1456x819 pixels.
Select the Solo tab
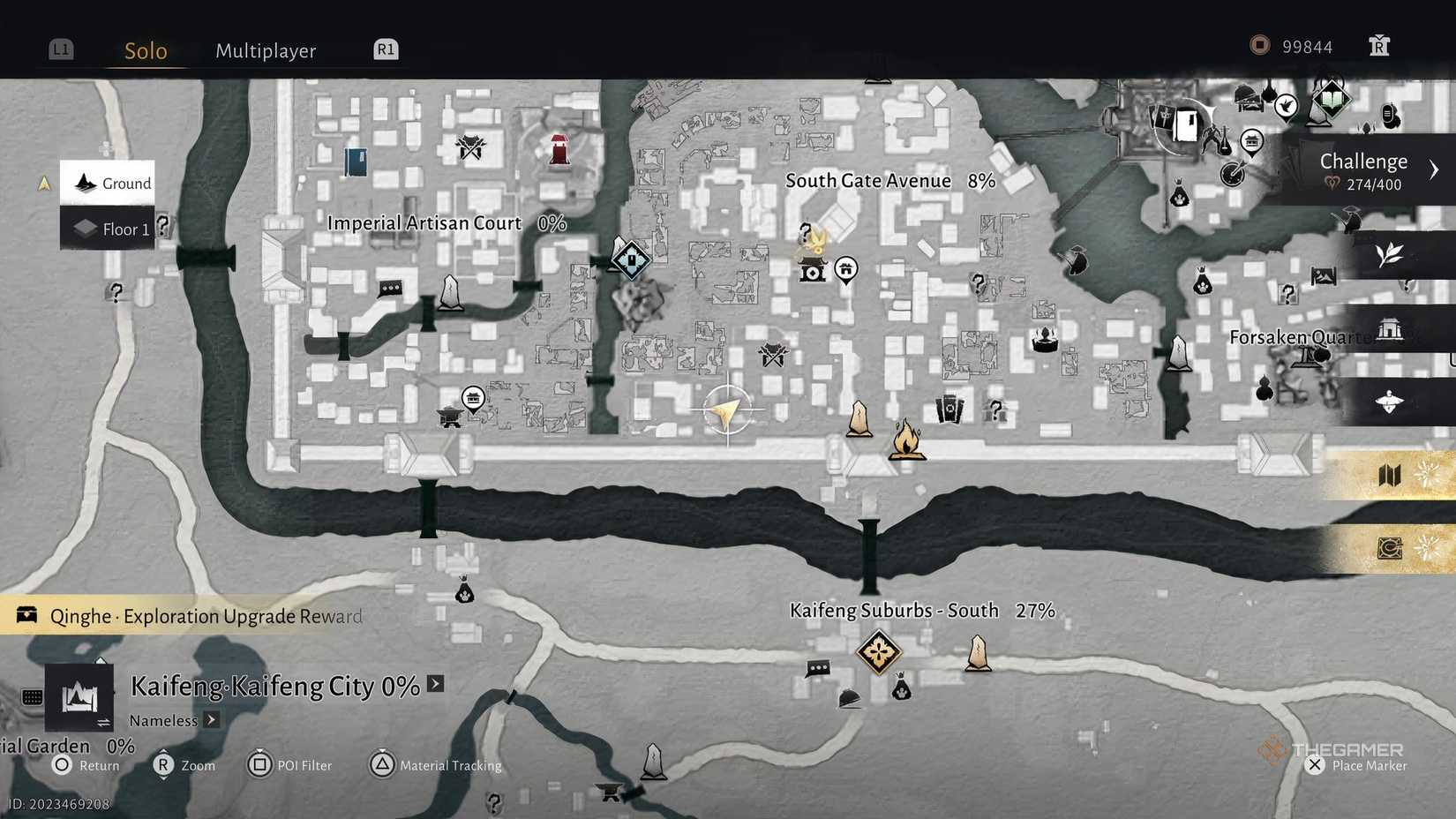(145, 50)
